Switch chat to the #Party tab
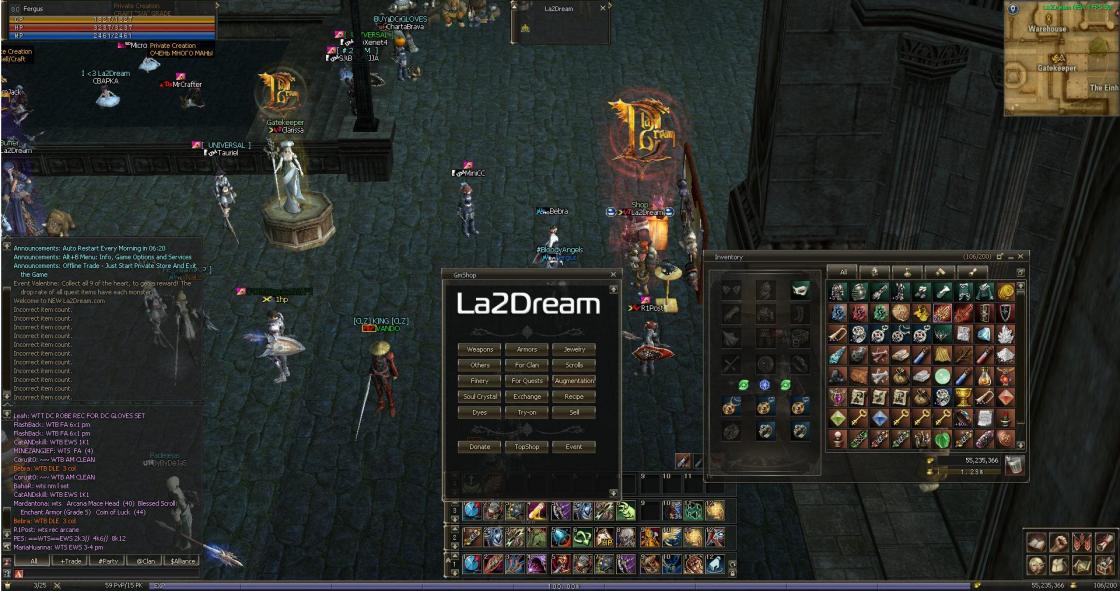1120x591 pixels. [x=107, y=561]
